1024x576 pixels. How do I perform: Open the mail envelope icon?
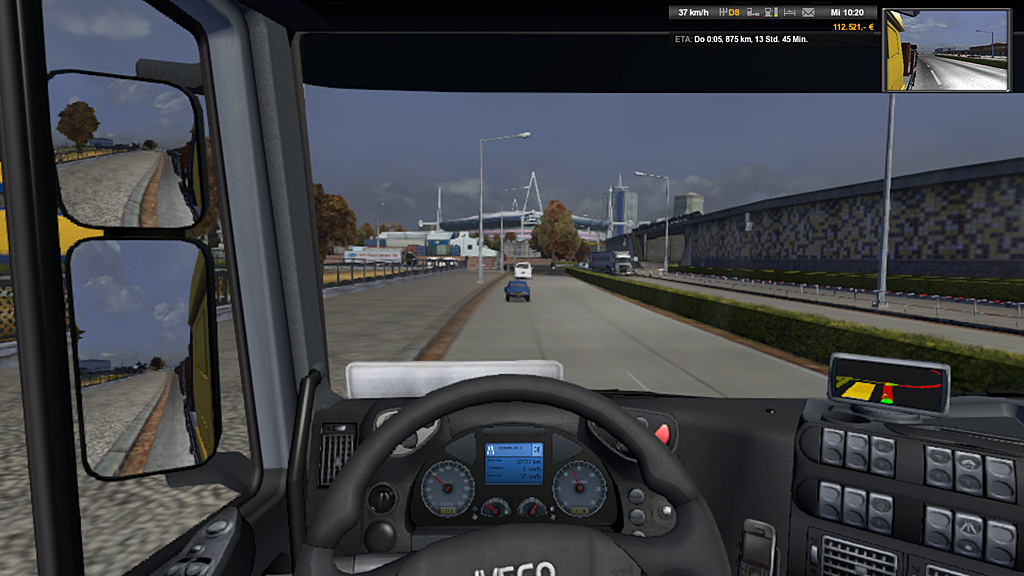tap(807, 13)
